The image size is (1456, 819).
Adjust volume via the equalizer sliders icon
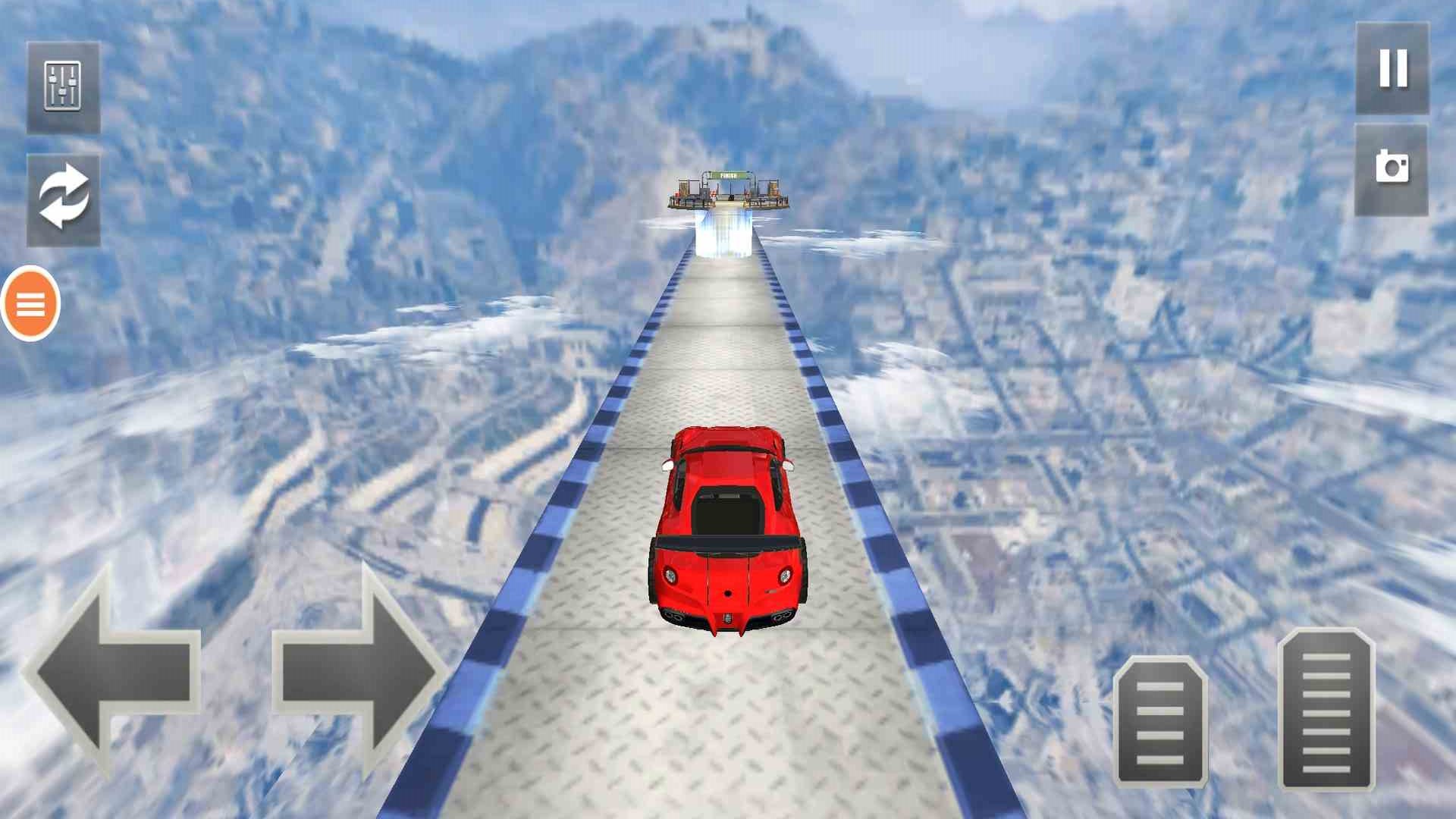click(64, 85)
